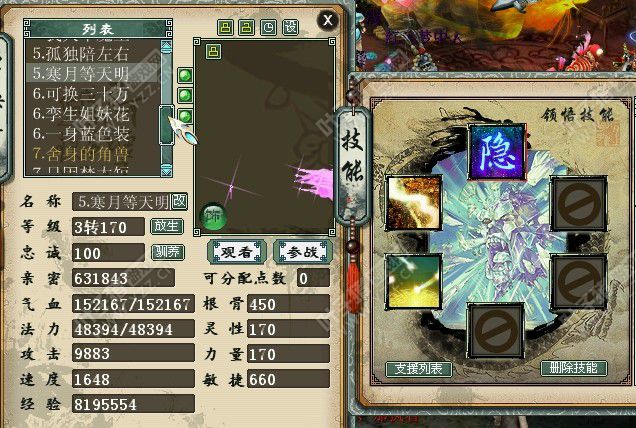Select pet 6.可换三十万 in the list
The image size is (636, 428).
coord(80,94)
